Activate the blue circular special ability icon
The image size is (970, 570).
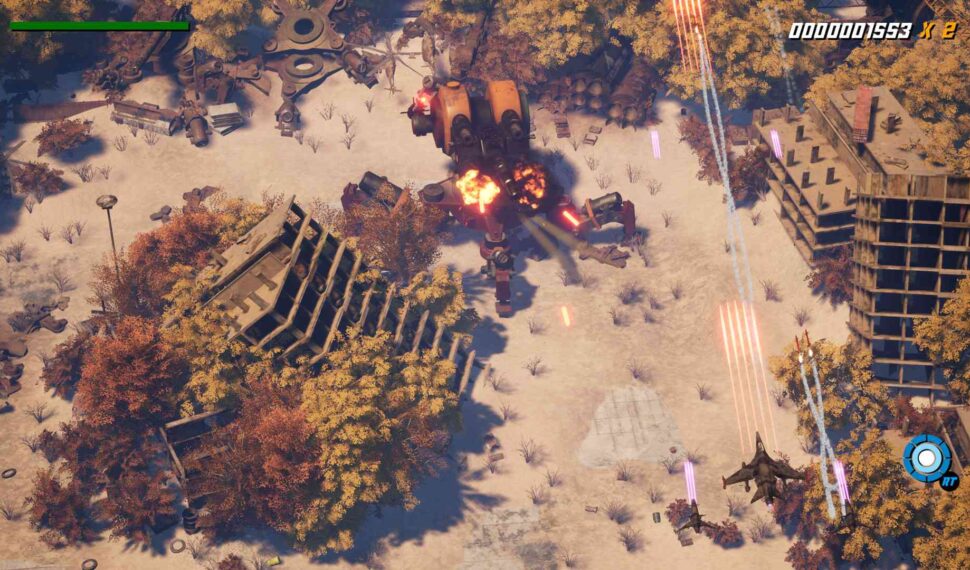click(927, 458)
